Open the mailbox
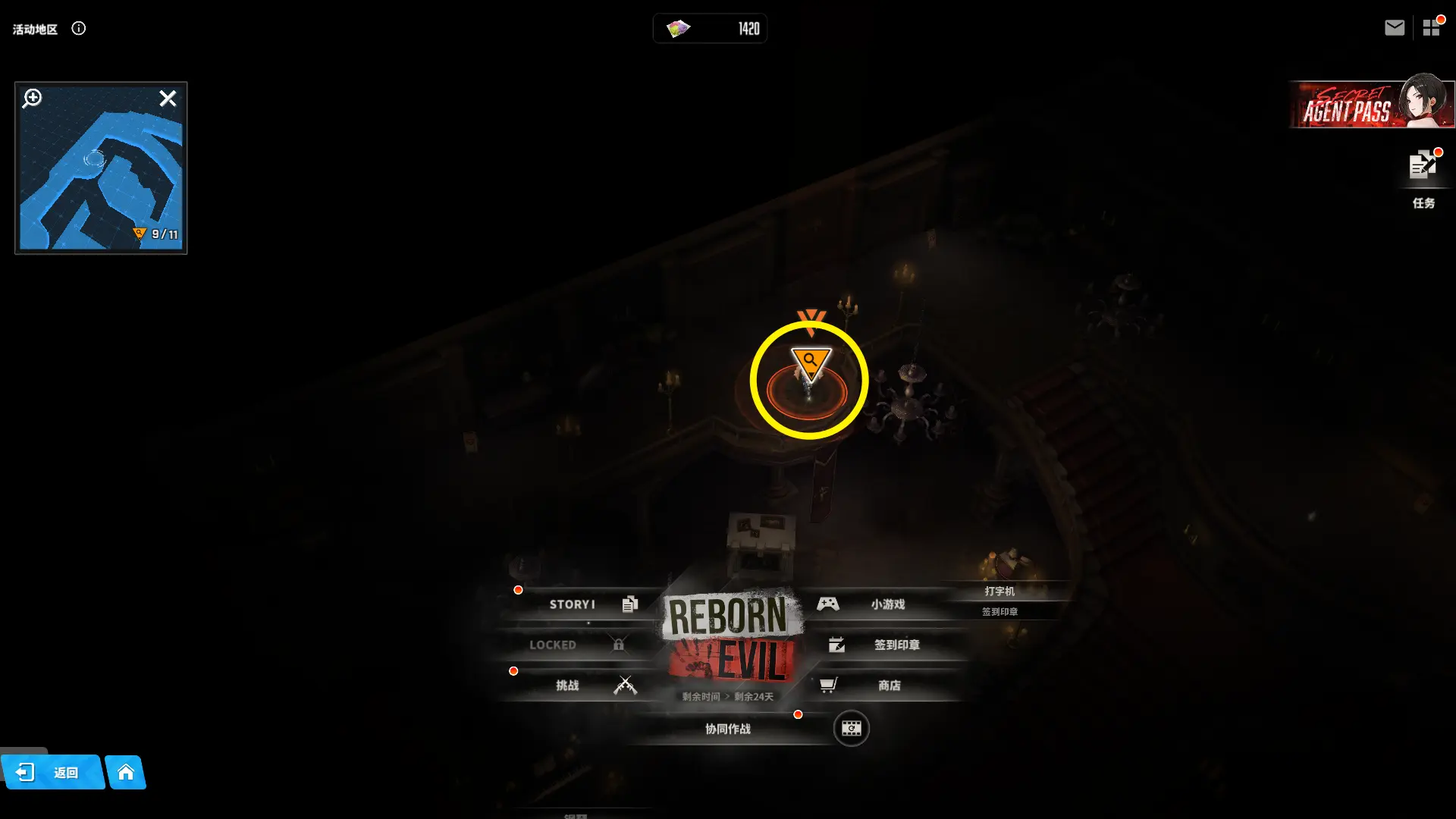 1394,28
